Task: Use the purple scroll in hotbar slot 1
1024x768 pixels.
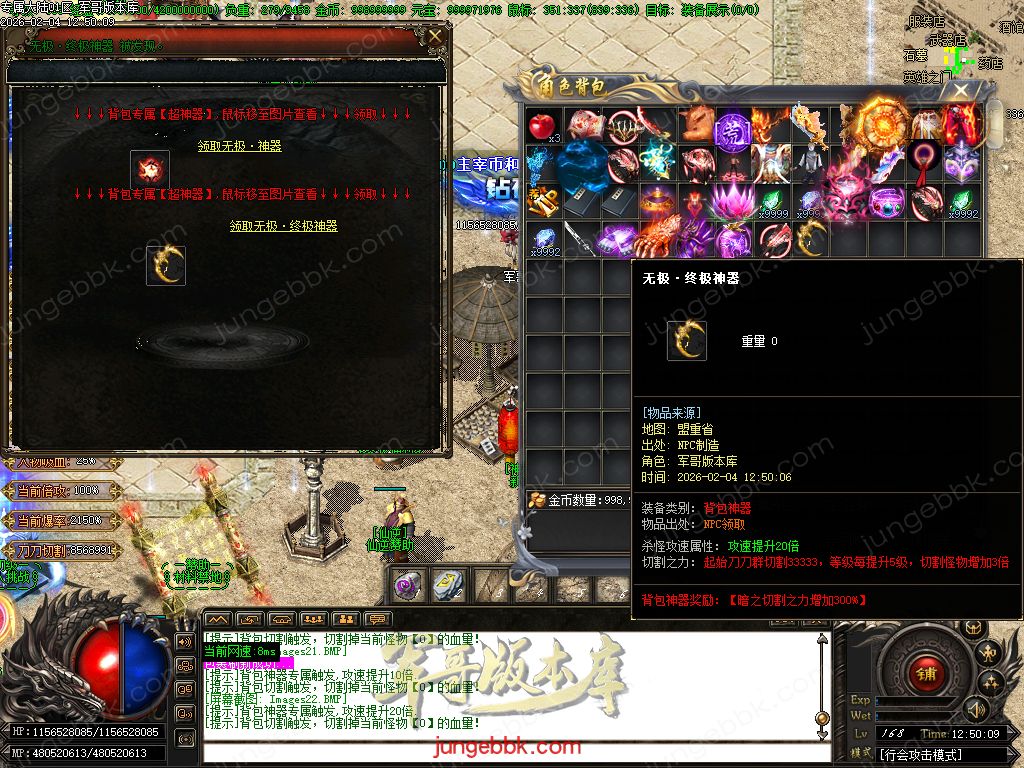Action: (407, 586)
